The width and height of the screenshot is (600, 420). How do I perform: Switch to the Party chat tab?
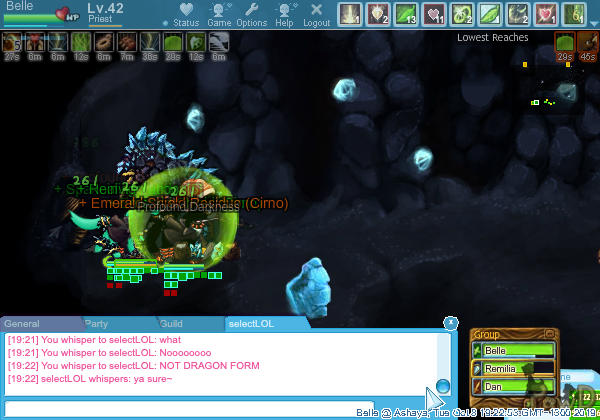97,324
